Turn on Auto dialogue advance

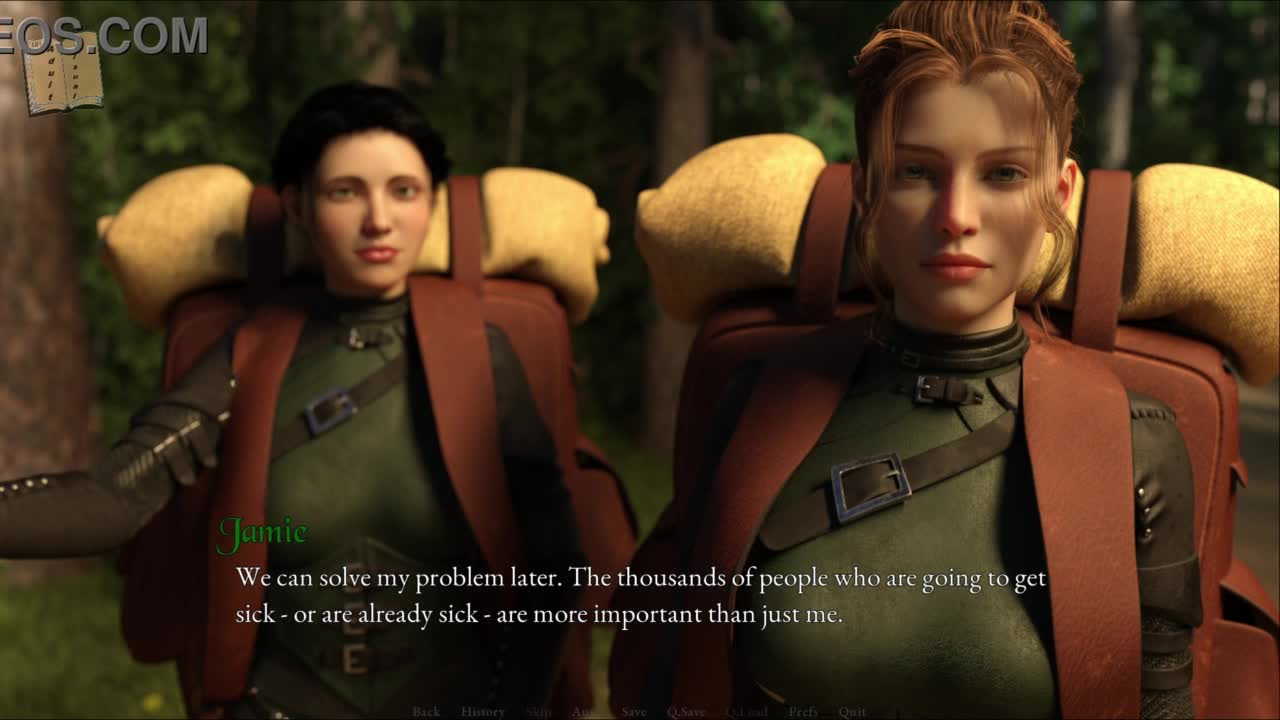click(584, 712)
